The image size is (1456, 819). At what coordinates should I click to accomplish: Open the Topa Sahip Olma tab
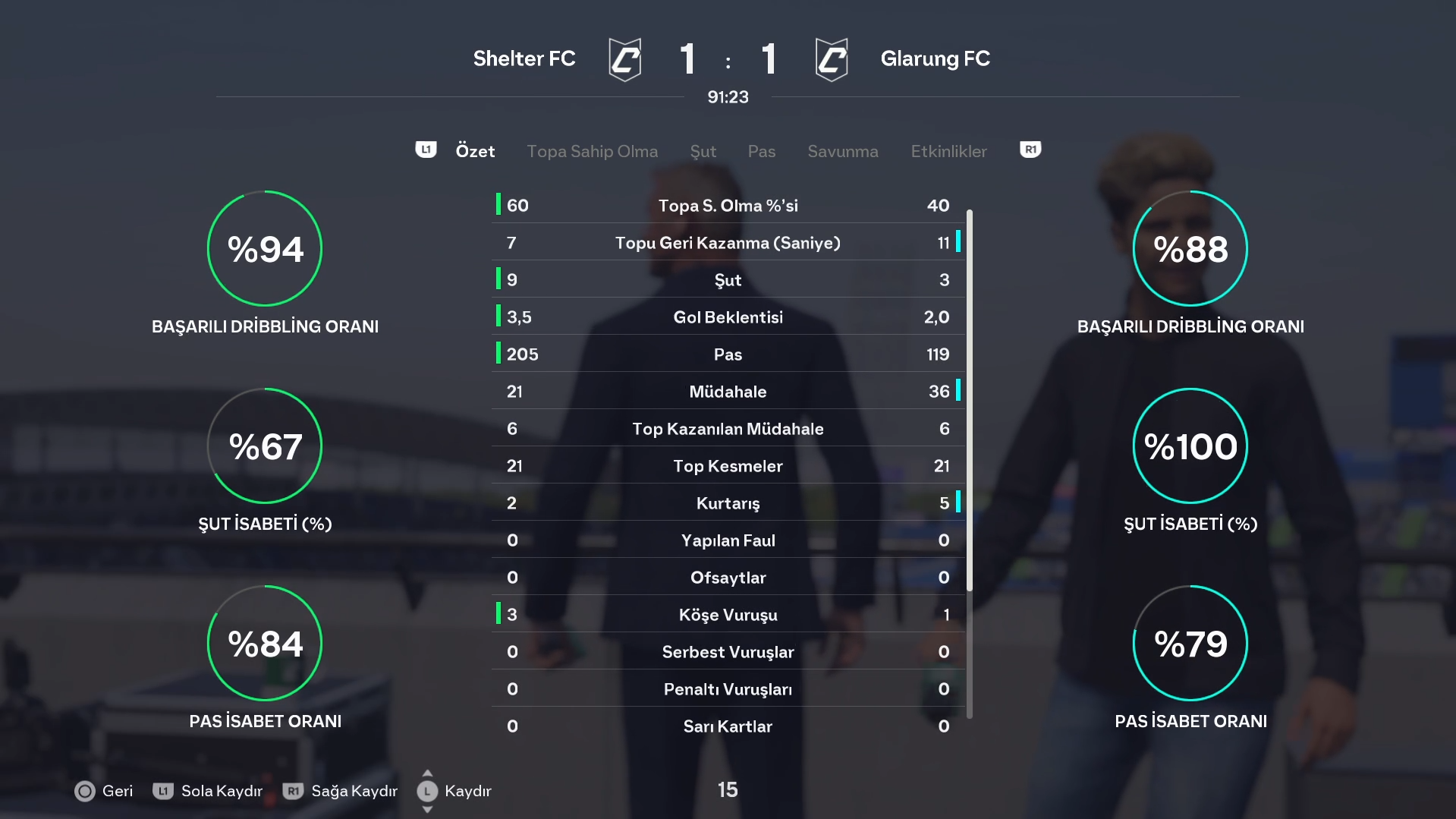coord(592,151)
